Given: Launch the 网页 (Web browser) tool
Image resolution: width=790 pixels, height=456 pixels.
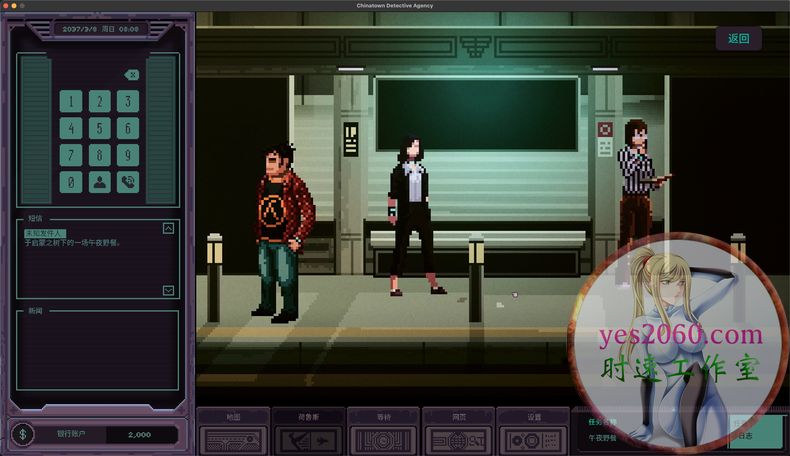Looking at the screenshot, I should 459,432.
